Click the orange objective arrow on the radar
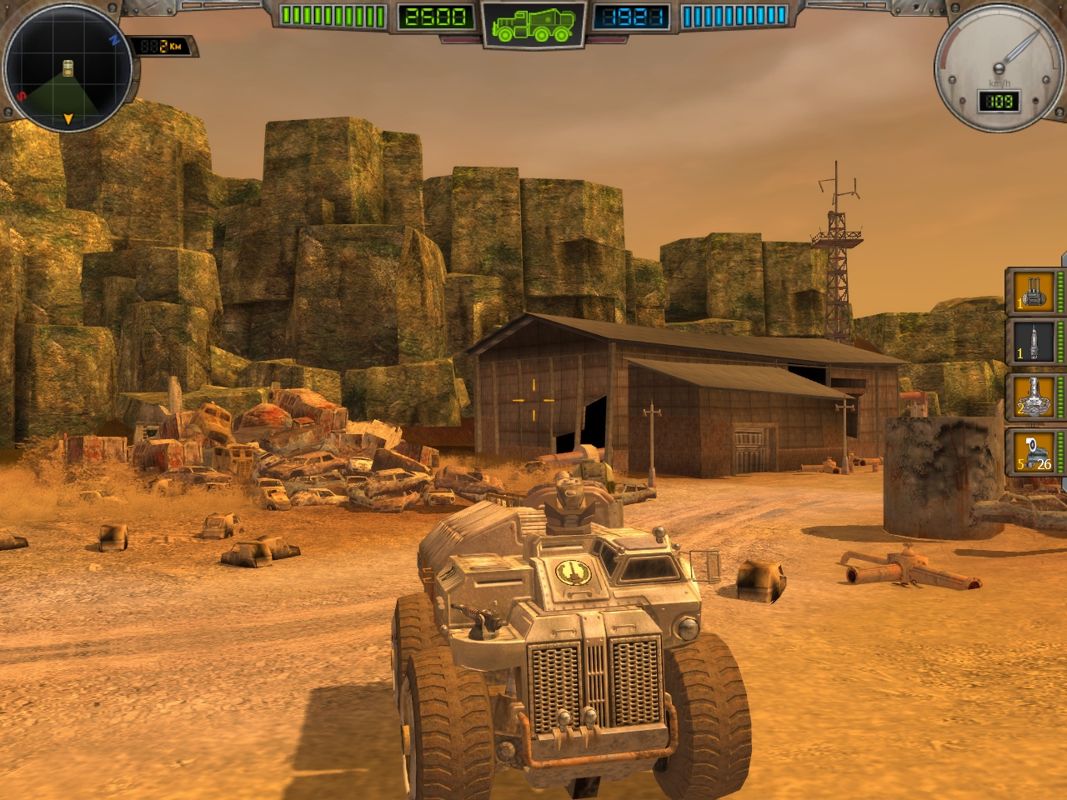1067x800 pixels. [68, 120]
